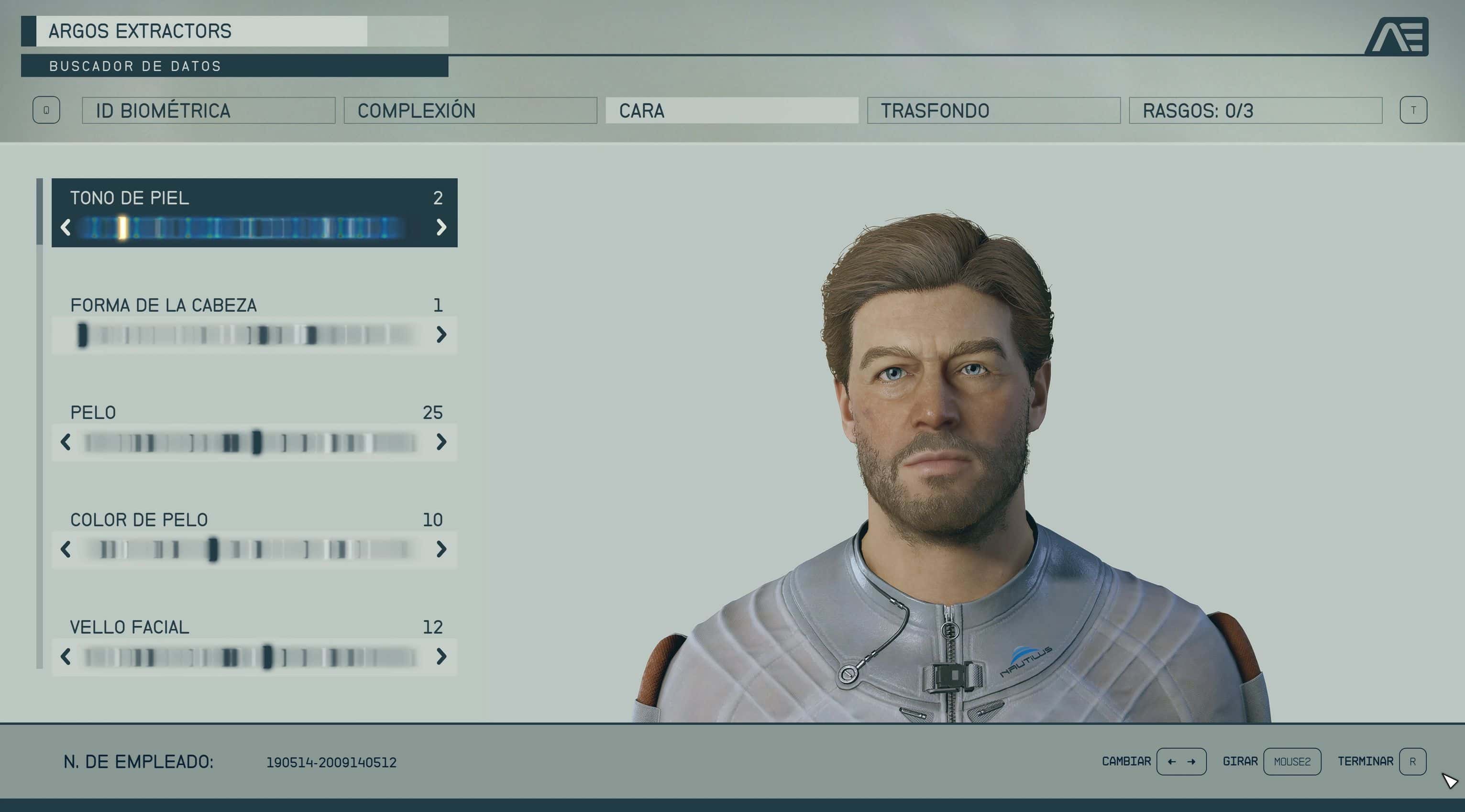Select the previous Color de Pelo
Image resolution: width=1465 pixels, height=812 pixels.
click(66, 549)
